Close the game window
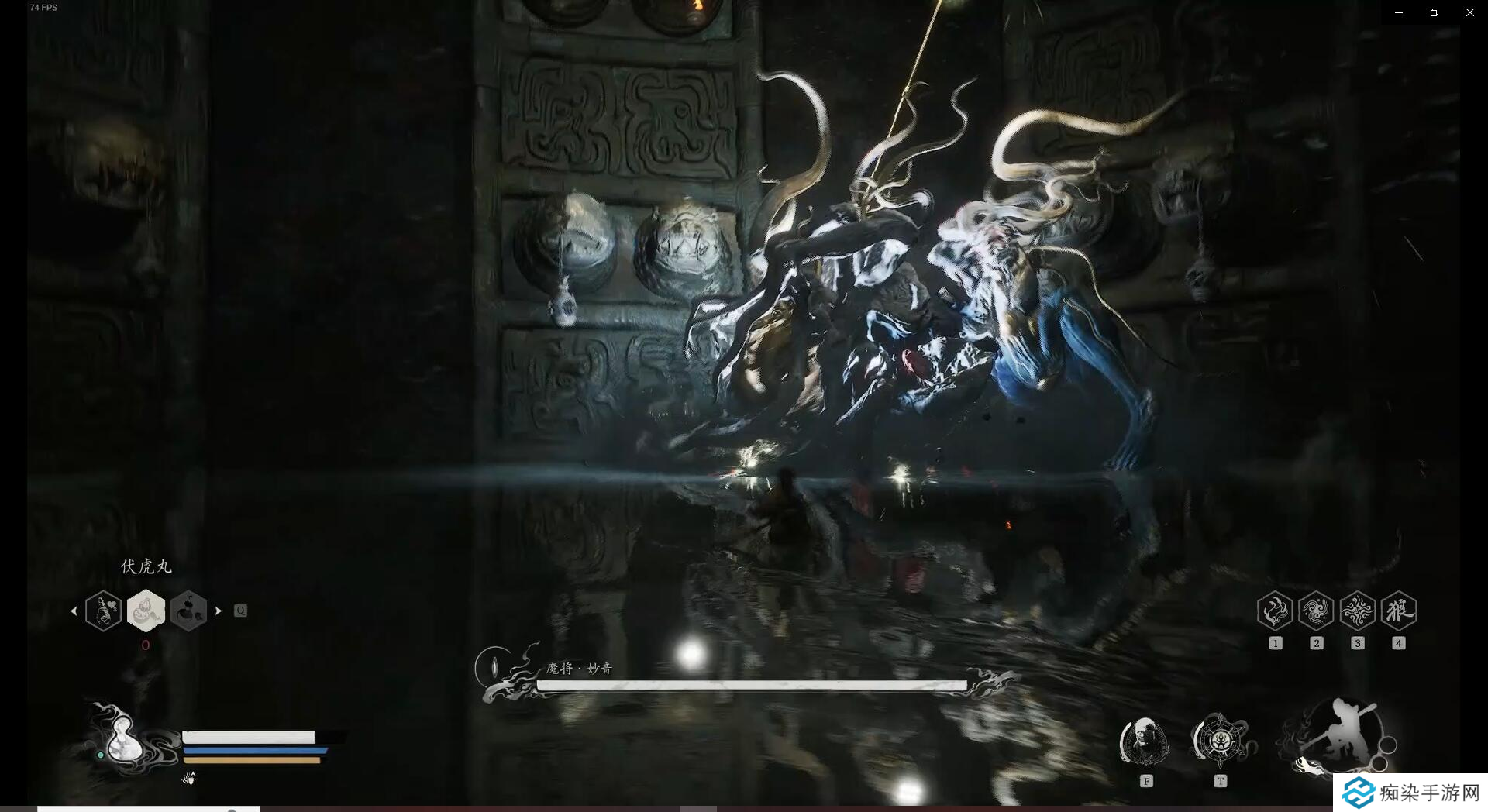 [1469, 12]
